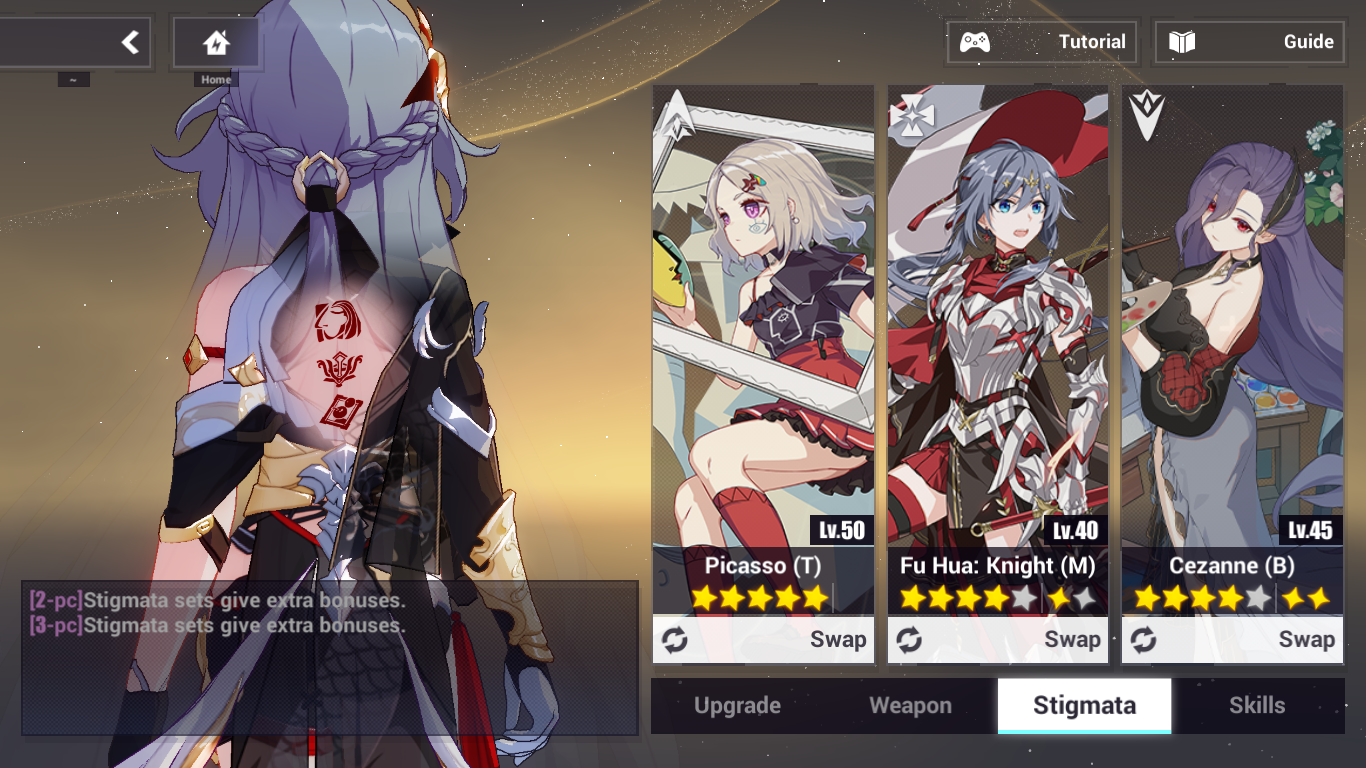Open the Guide with the book icon
This screenshot has height=768, width=1366.
(x=1249, y=42)
